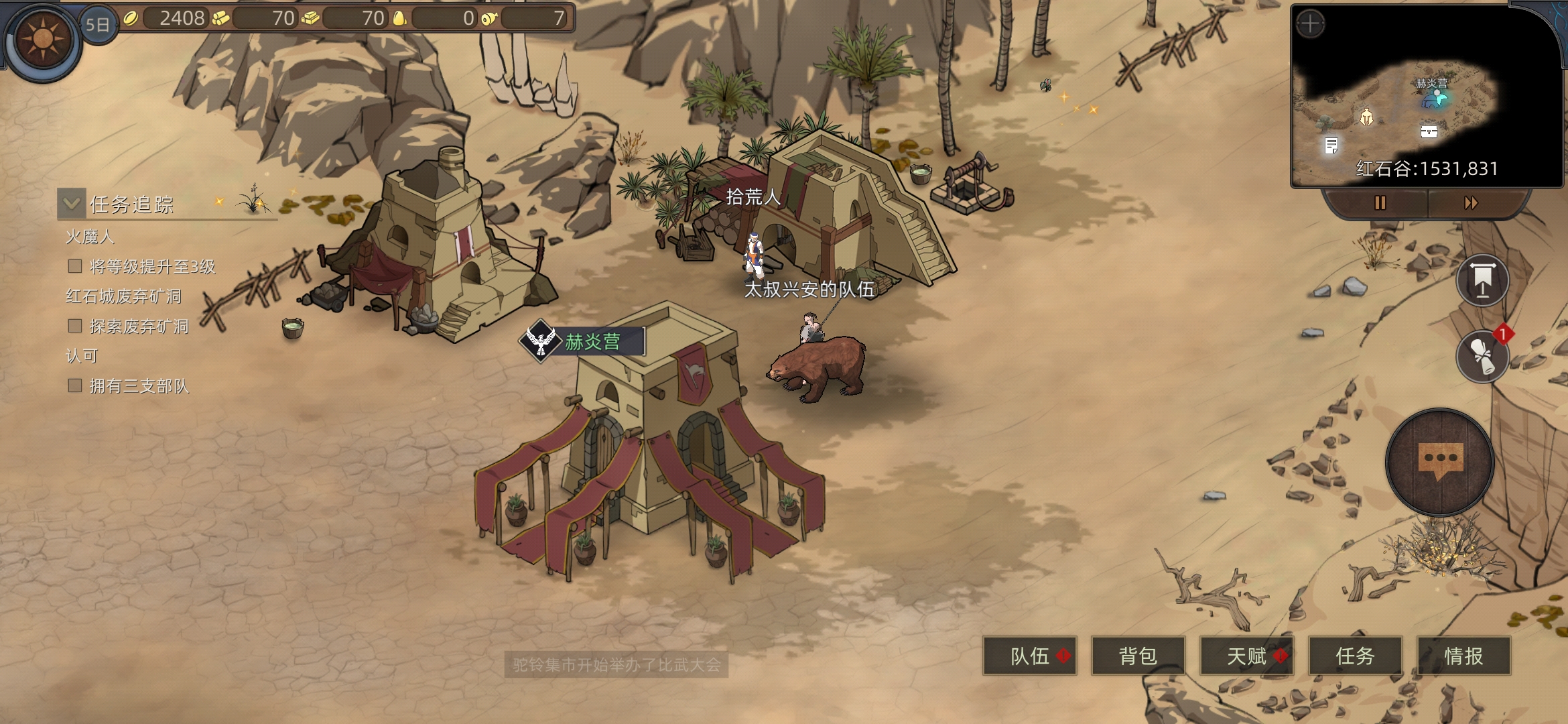Open the 天赋 talents screen

click(x=1246, y=656)
